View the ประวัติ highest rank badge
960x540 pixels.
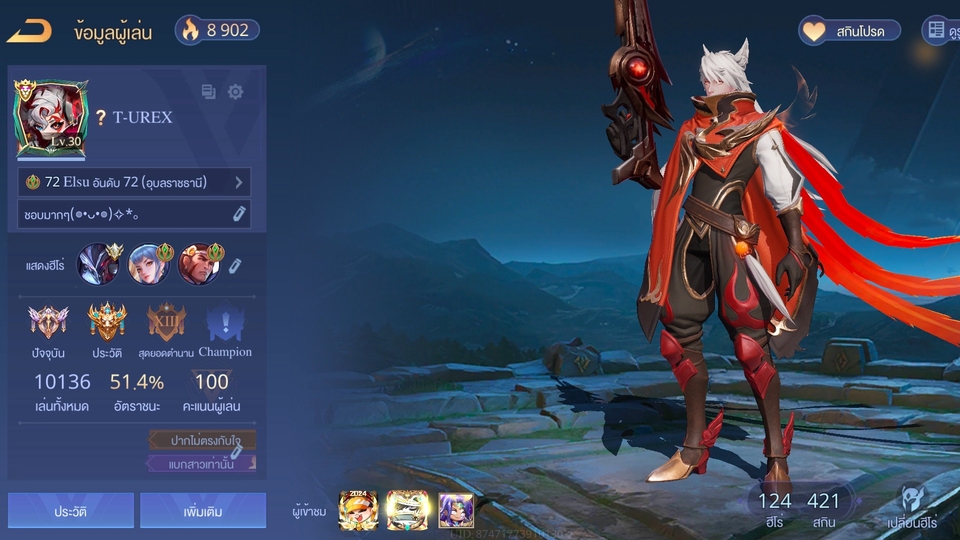106,322
